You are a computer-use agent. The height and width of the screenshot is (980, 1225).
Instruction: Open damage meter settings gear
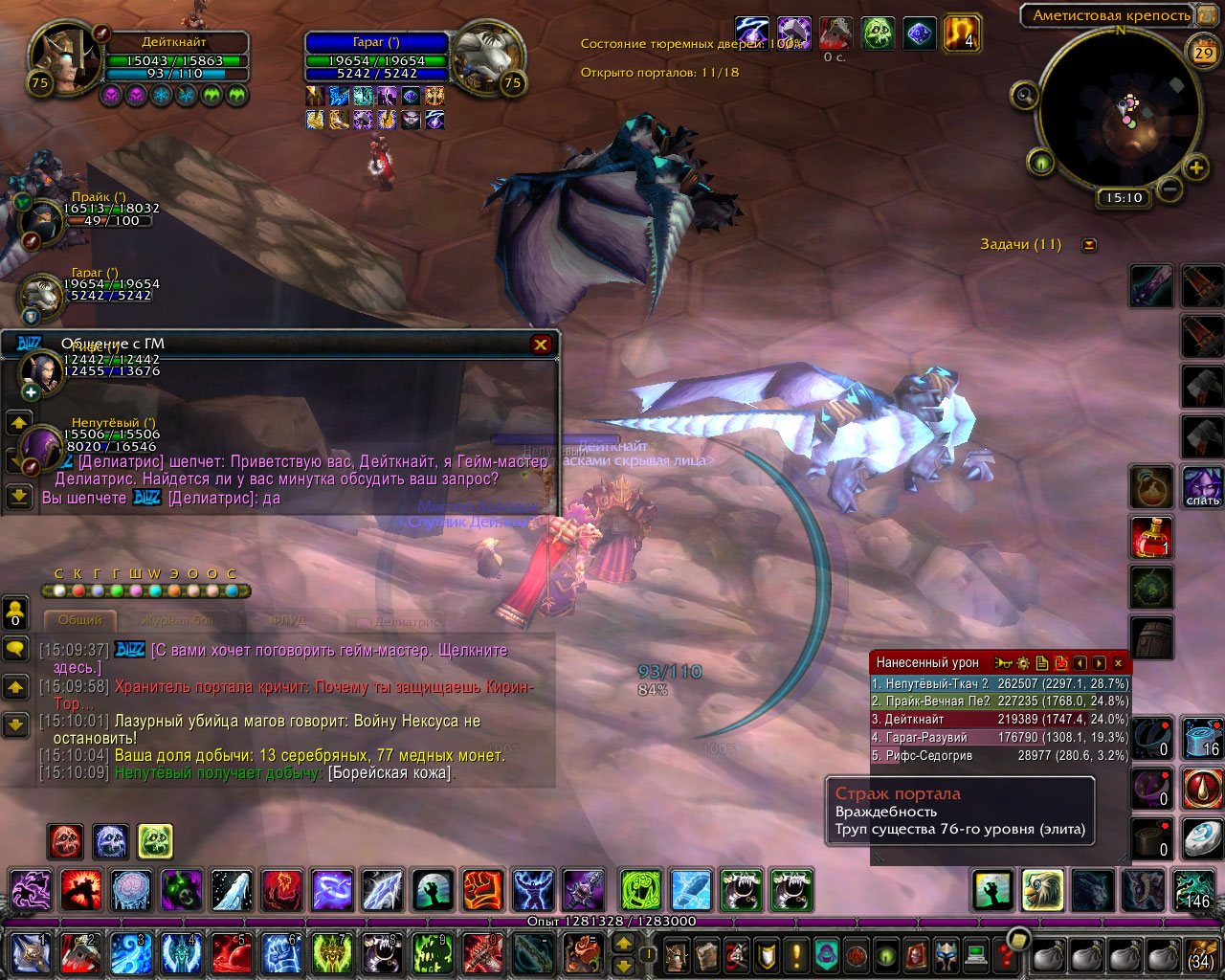point(1023,662)
